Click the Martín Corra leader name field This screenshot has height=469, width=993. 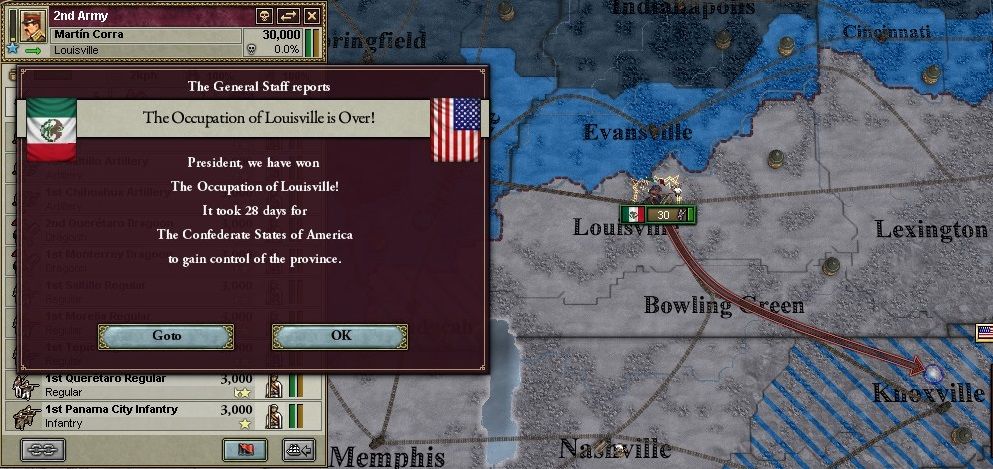pos(145,35)
